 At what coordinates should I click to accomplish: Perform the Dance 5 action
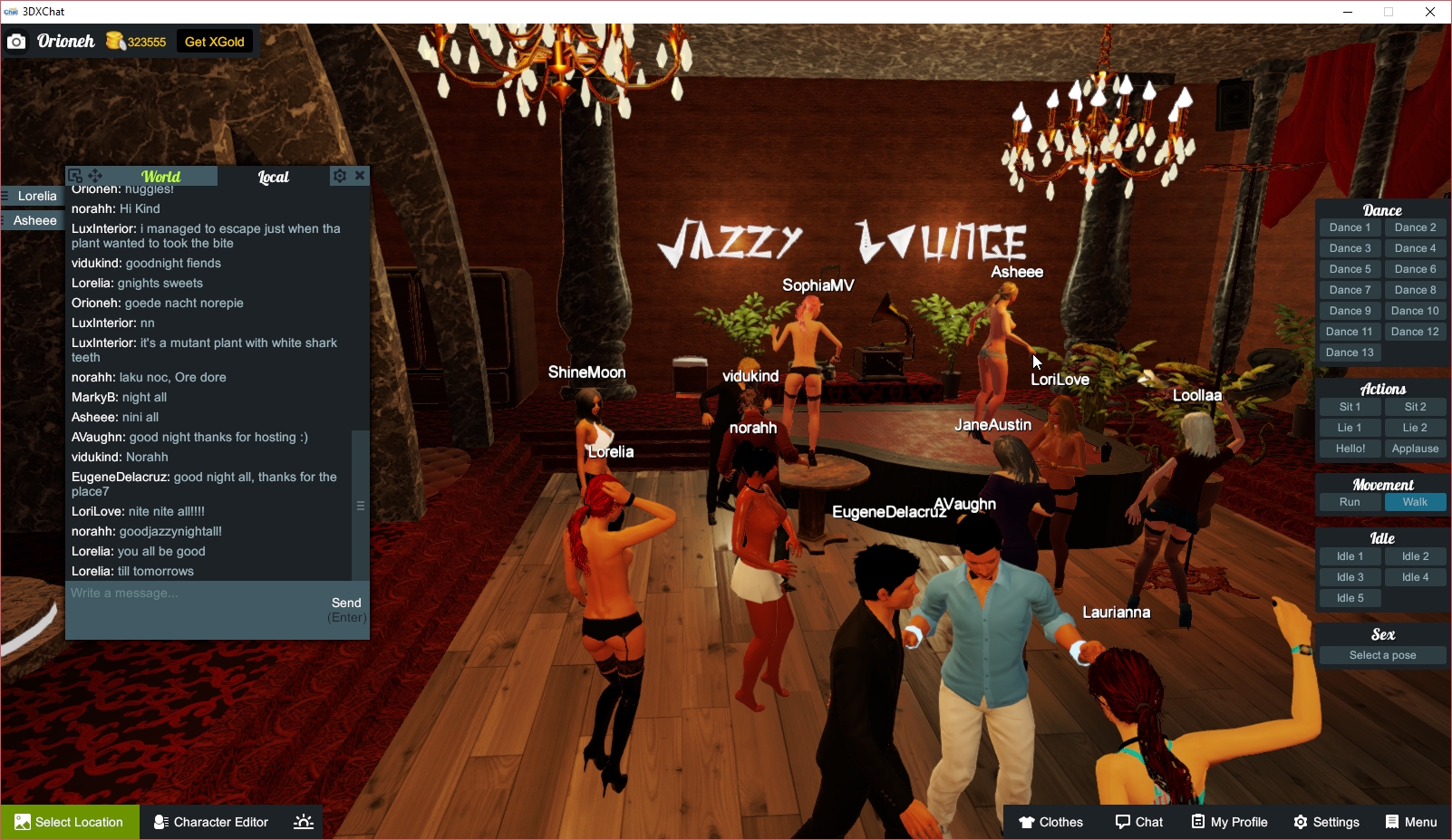tap(1350, 268)
